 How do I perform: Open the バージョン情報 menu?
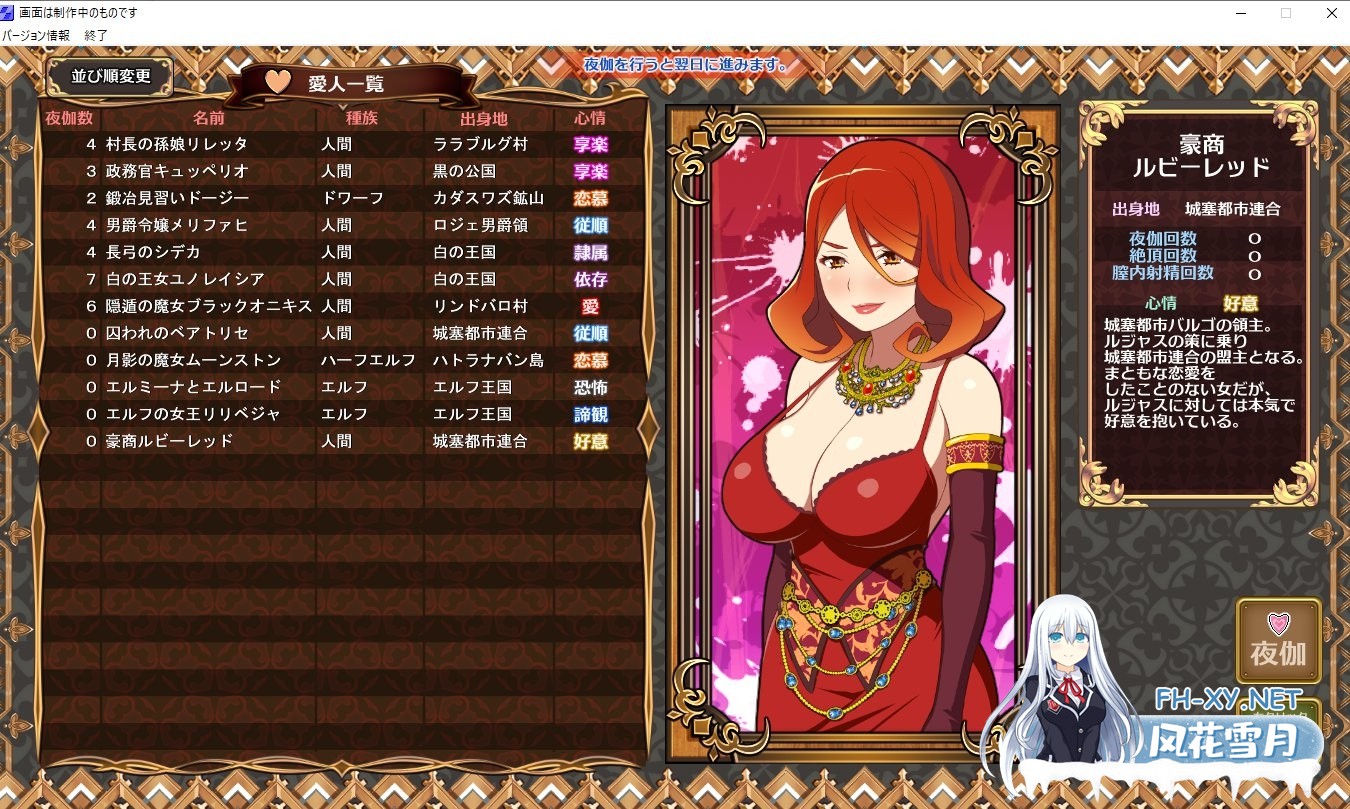point(37,34)
